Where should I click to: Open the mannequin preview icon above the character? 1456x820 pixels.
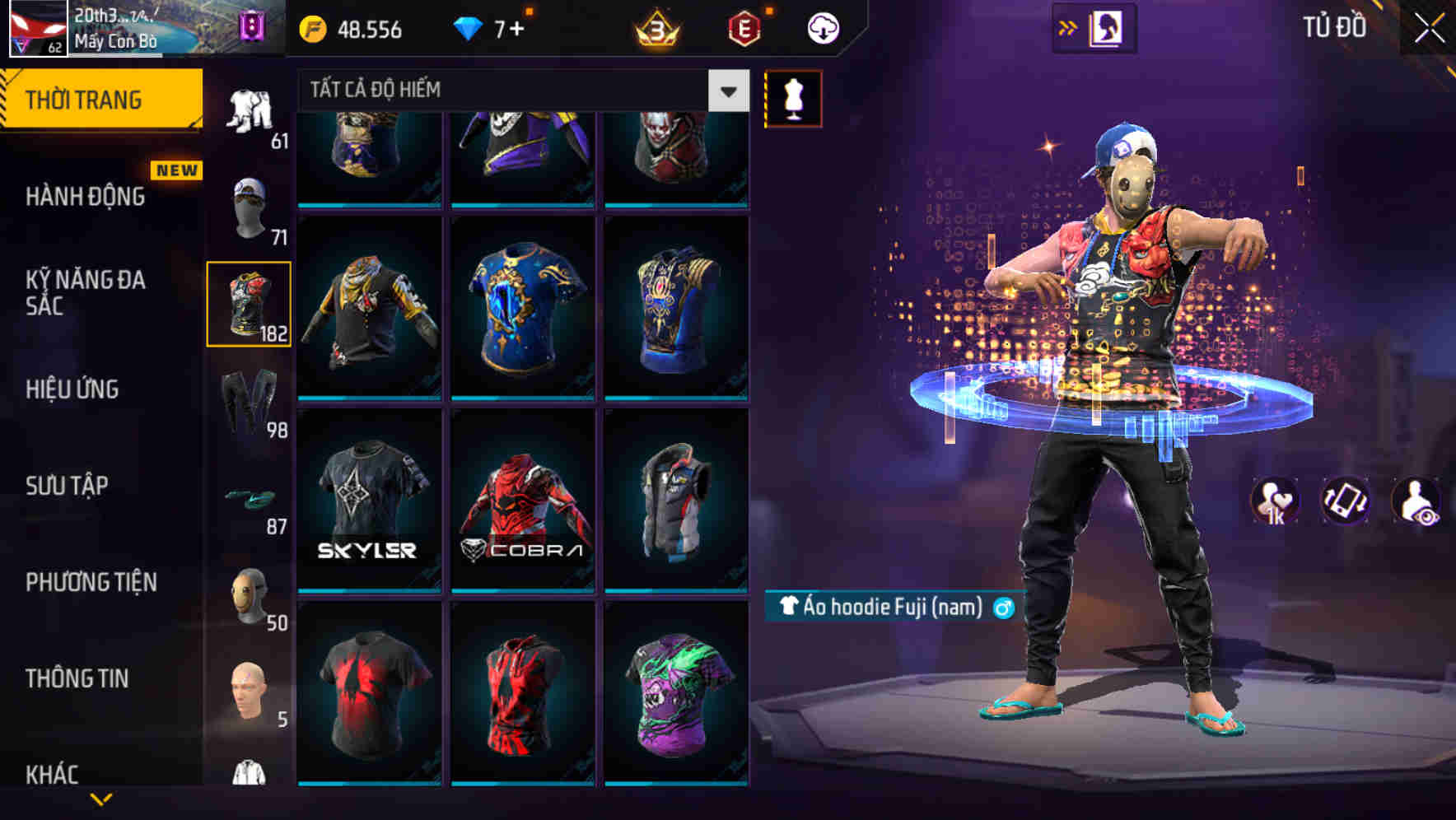pyautogui.click(x=793, y=98)
